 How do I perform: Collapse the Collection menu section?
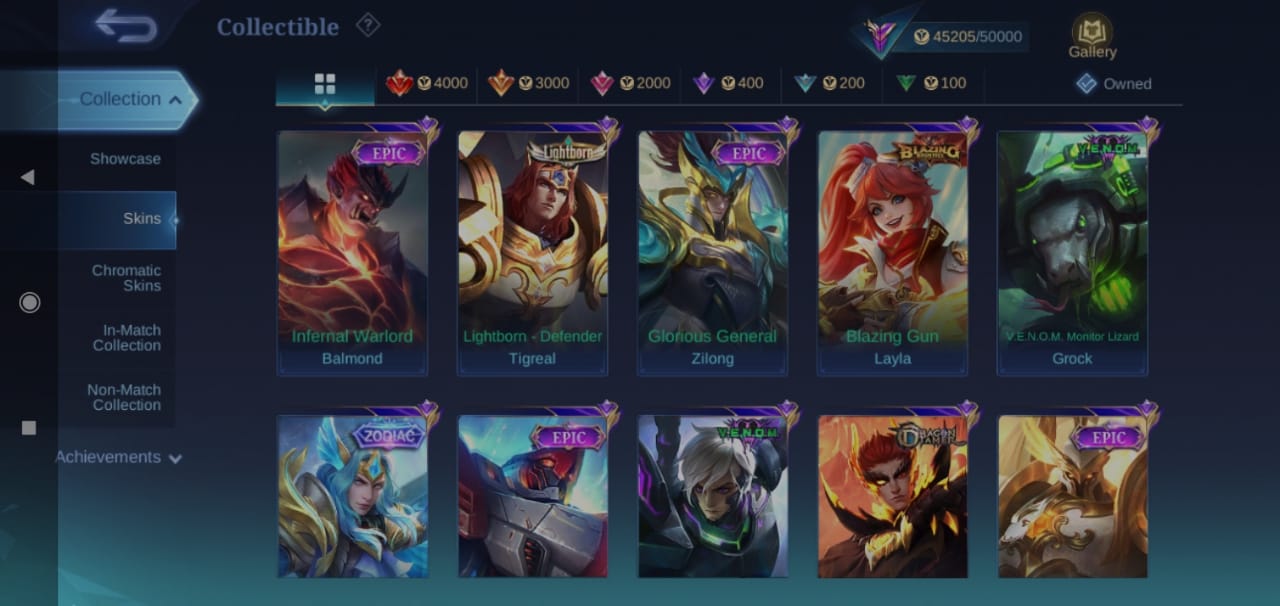(130, 99)
